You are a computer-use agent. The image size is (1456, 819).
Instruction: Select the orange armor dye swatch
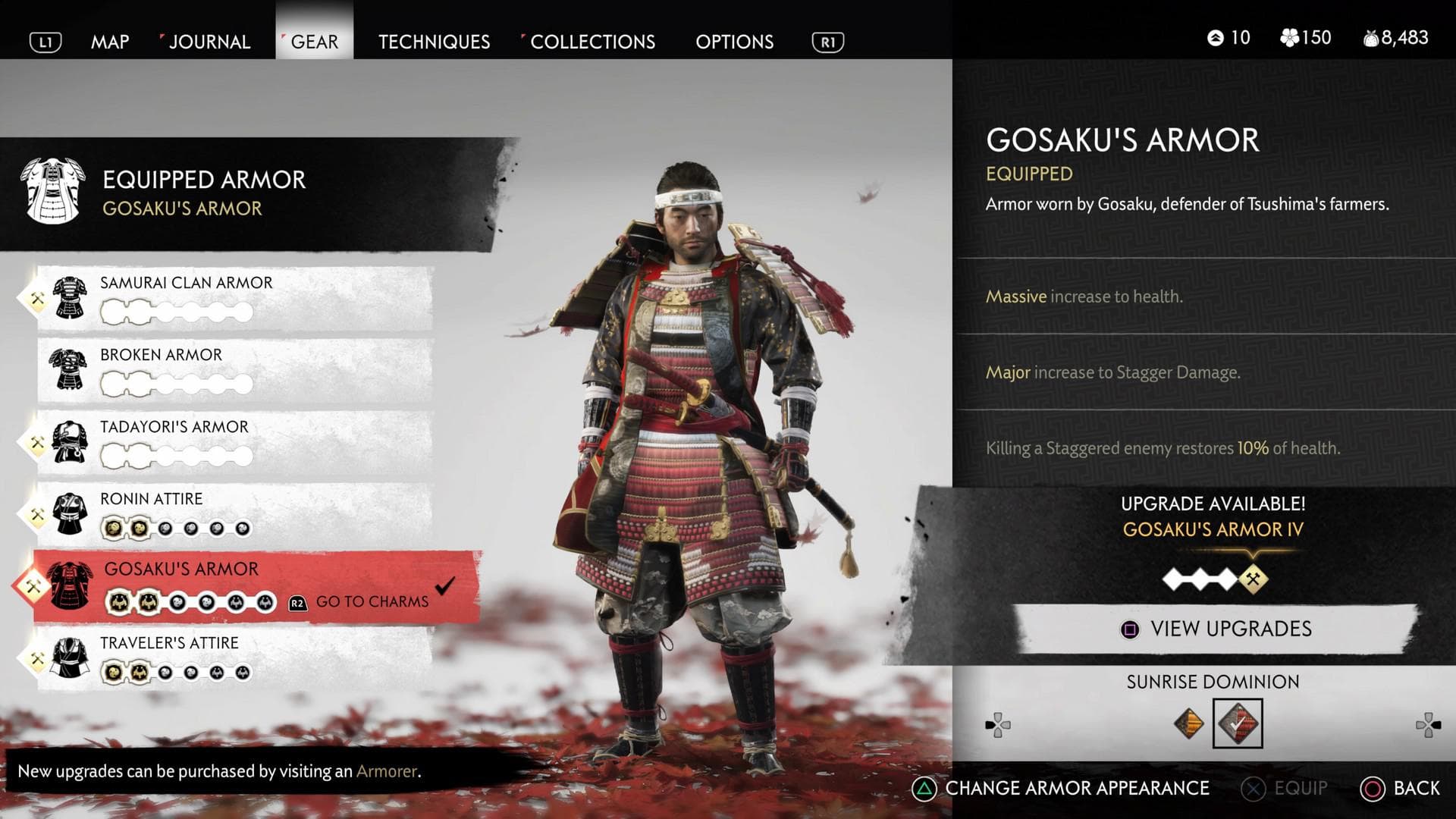tap(1188, 723)
